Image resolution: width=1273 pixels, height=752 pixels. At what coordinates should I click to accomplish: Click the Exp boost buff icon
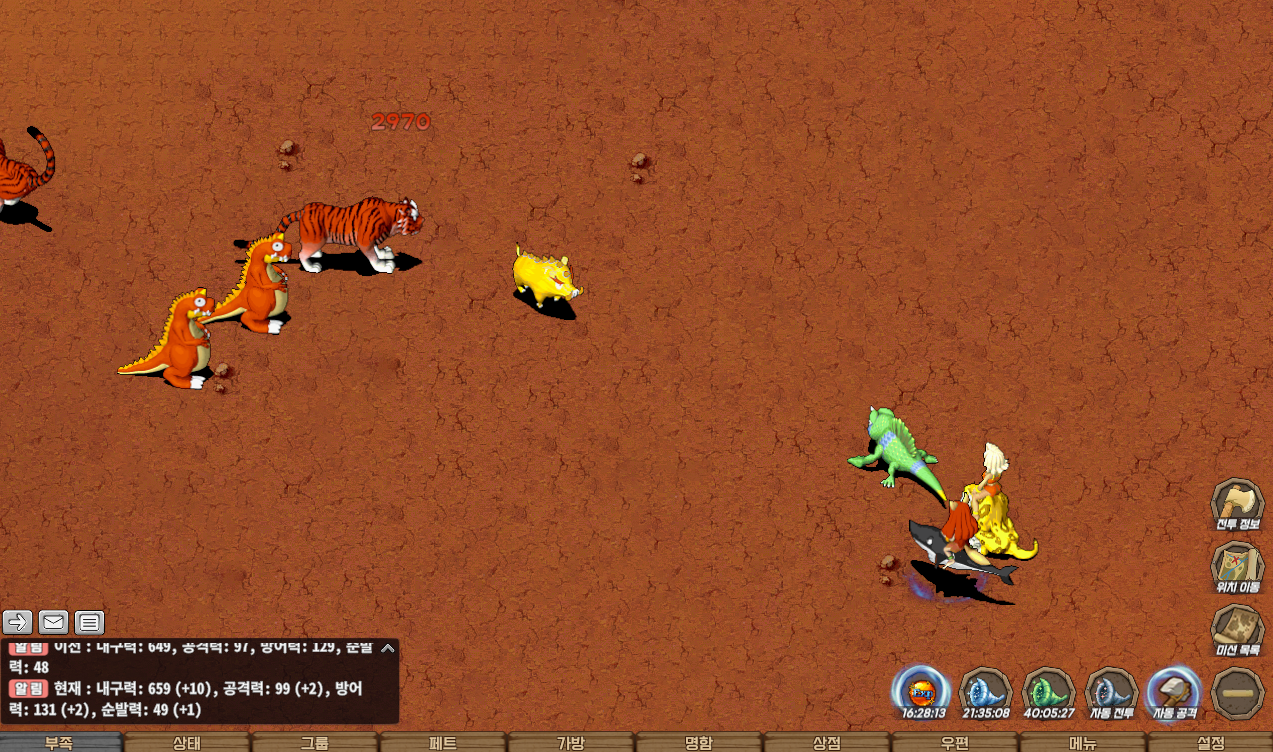pos(921,692)
